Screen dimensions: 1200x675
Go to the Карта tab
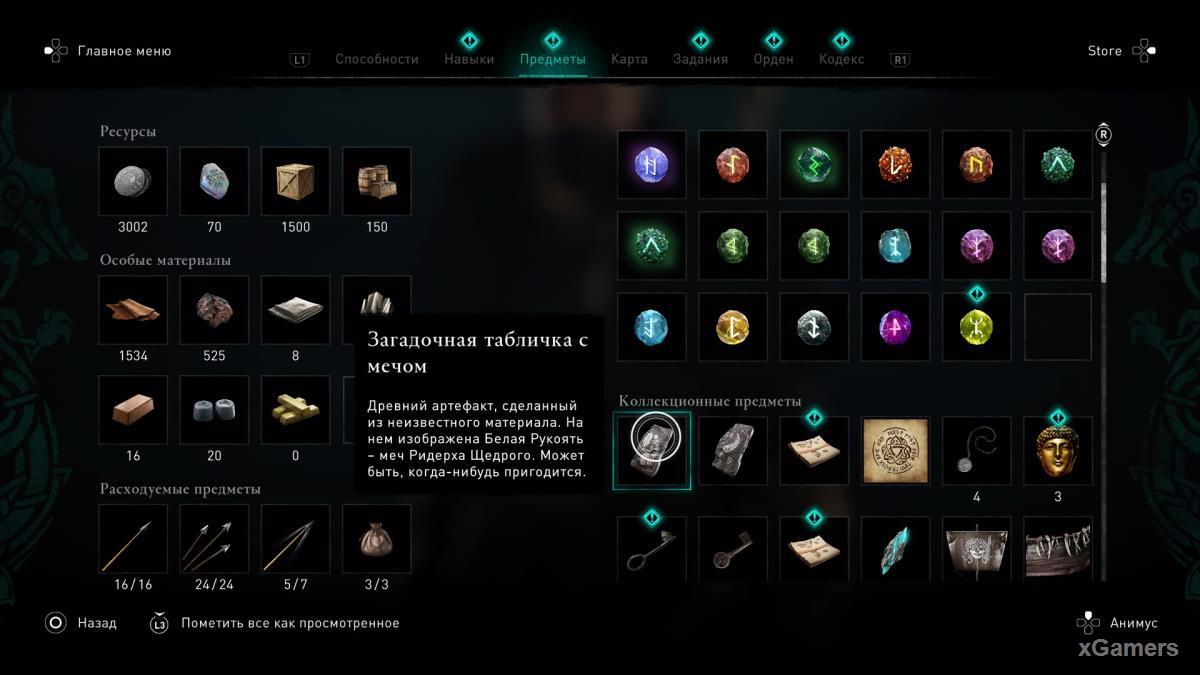pos(629,59)
